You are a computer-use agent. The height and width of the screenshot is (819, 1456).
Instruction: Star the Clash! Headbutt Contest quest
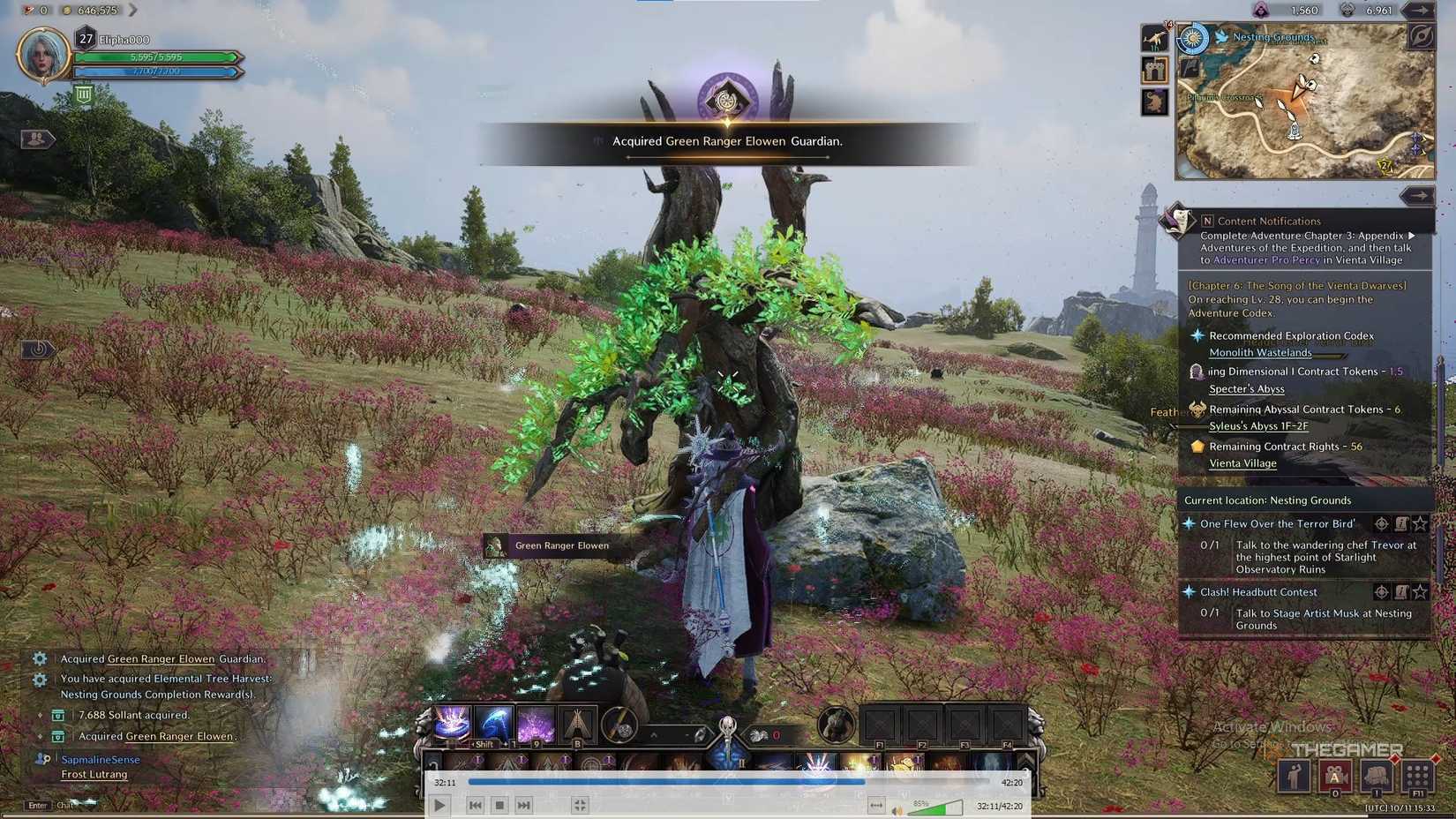pyautogui.click(x=1421, y=592)
